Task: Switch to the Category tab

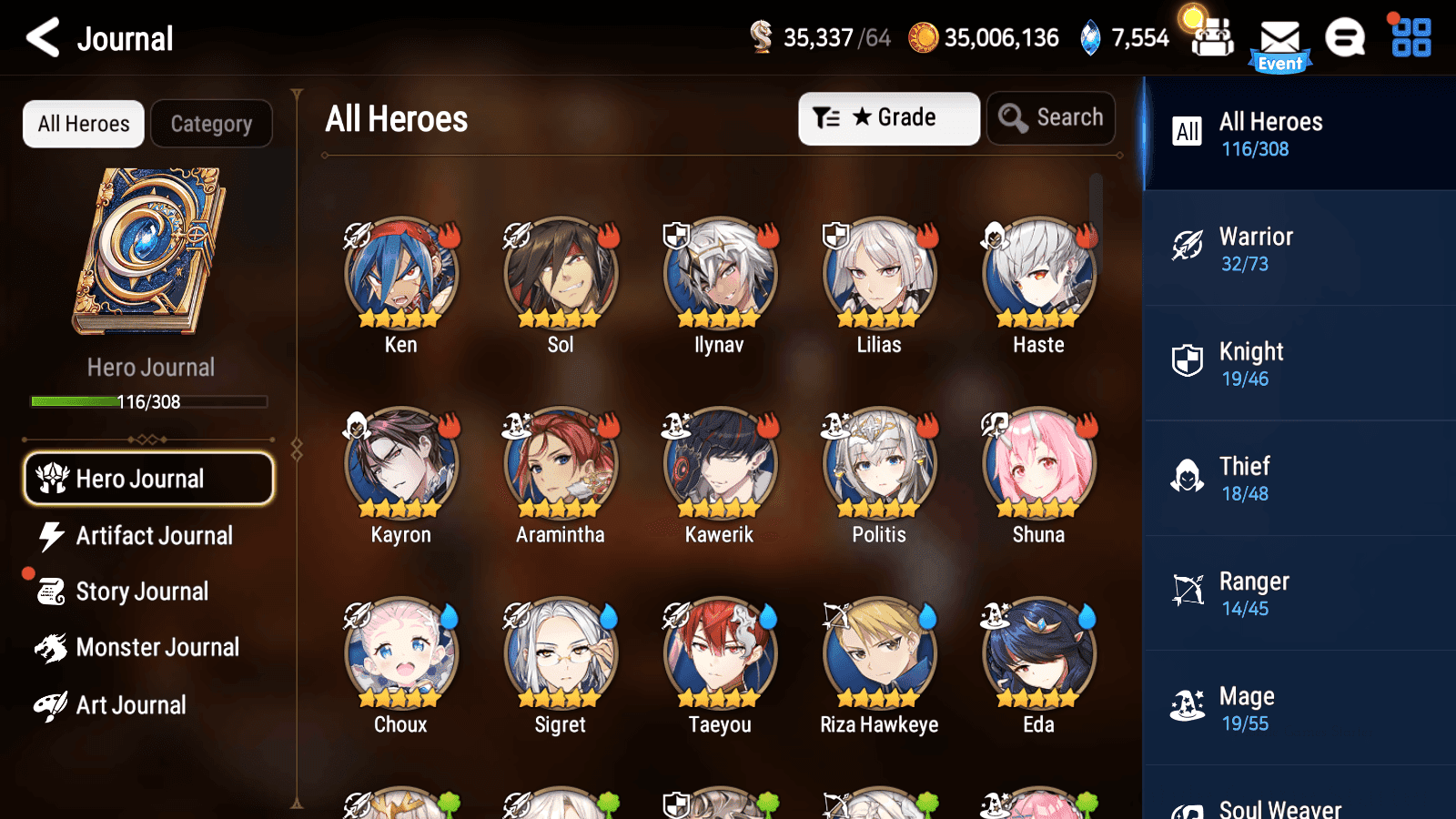Action: tap(212, 124)
